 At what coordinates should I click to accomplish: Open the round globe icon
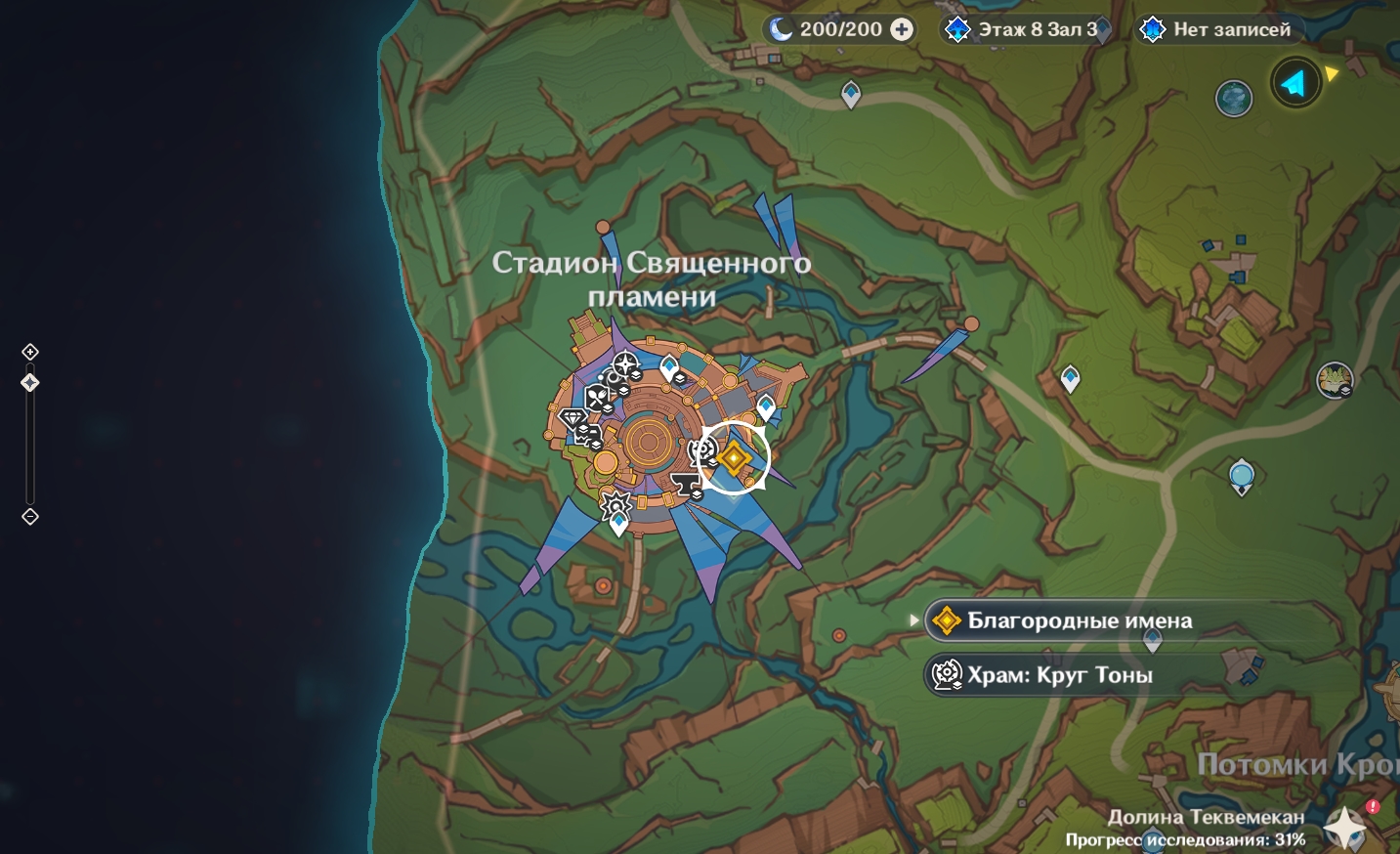[x=1234, y=99]
